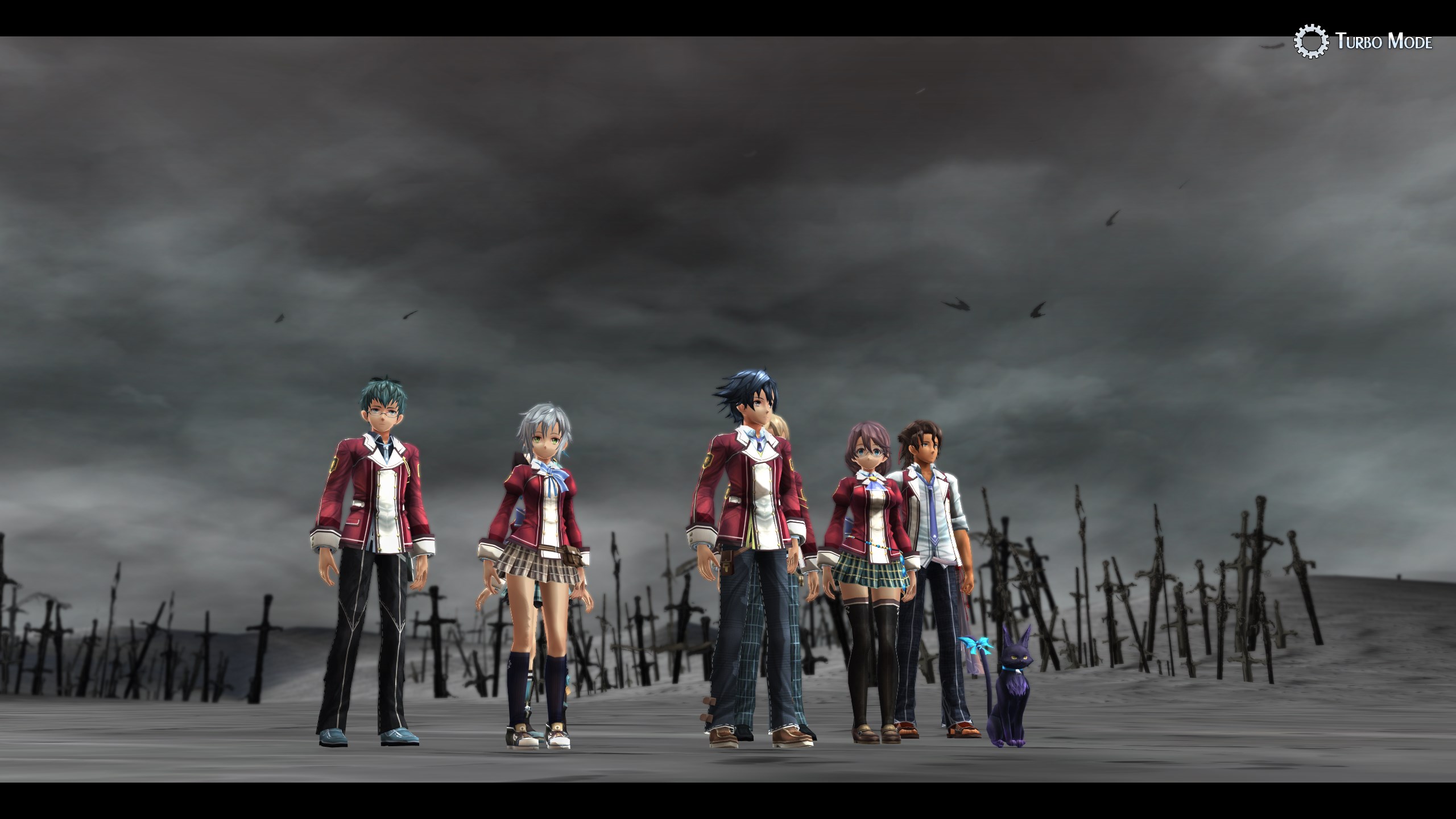Screen dimensions: 1456x819
Task: Toggle the Turbo Mode gear indicator
Action: click(x=1311, y=42)
